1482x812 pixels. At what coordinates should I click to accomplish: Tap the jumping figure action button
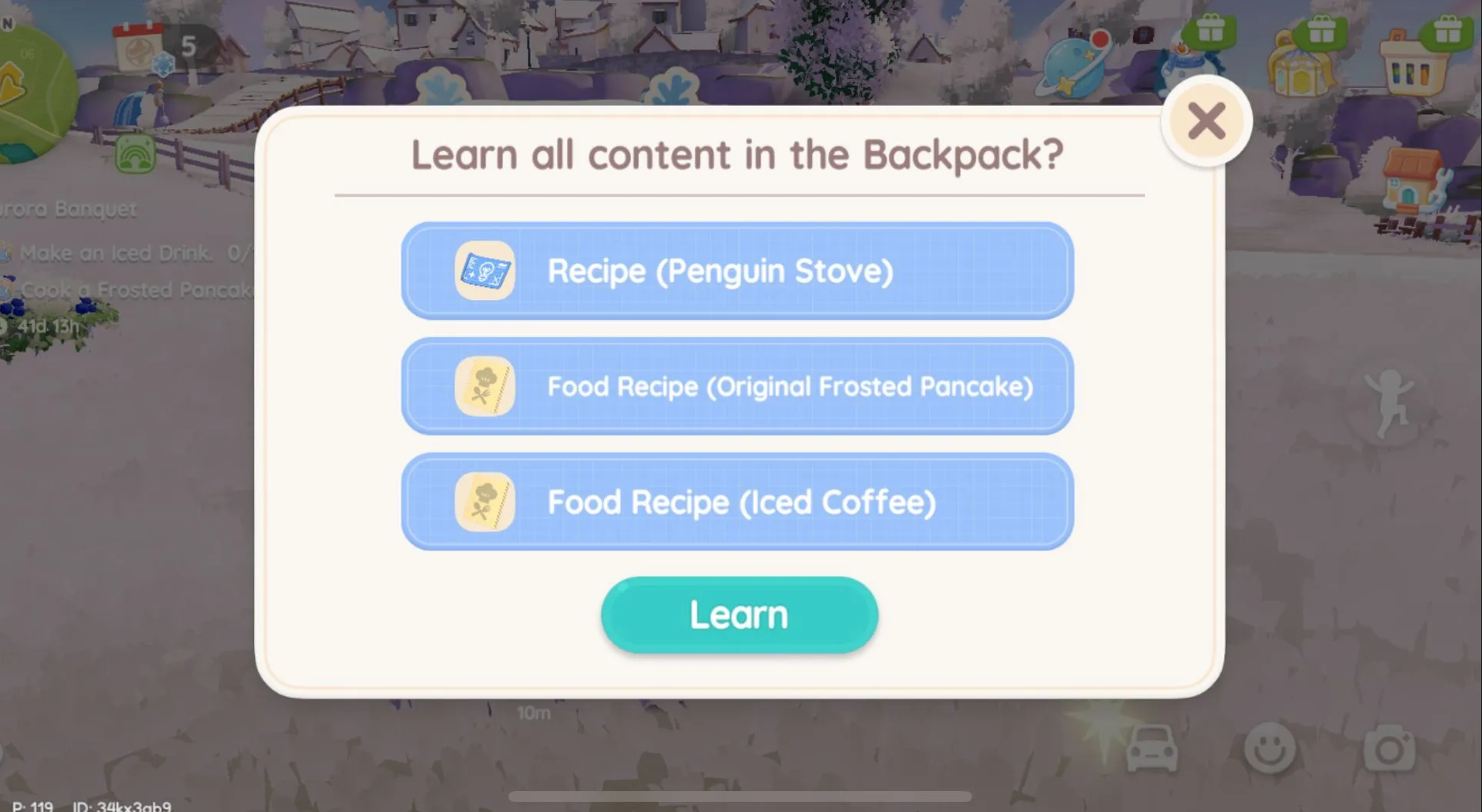pyautogui.click(x=1389, y=403)
